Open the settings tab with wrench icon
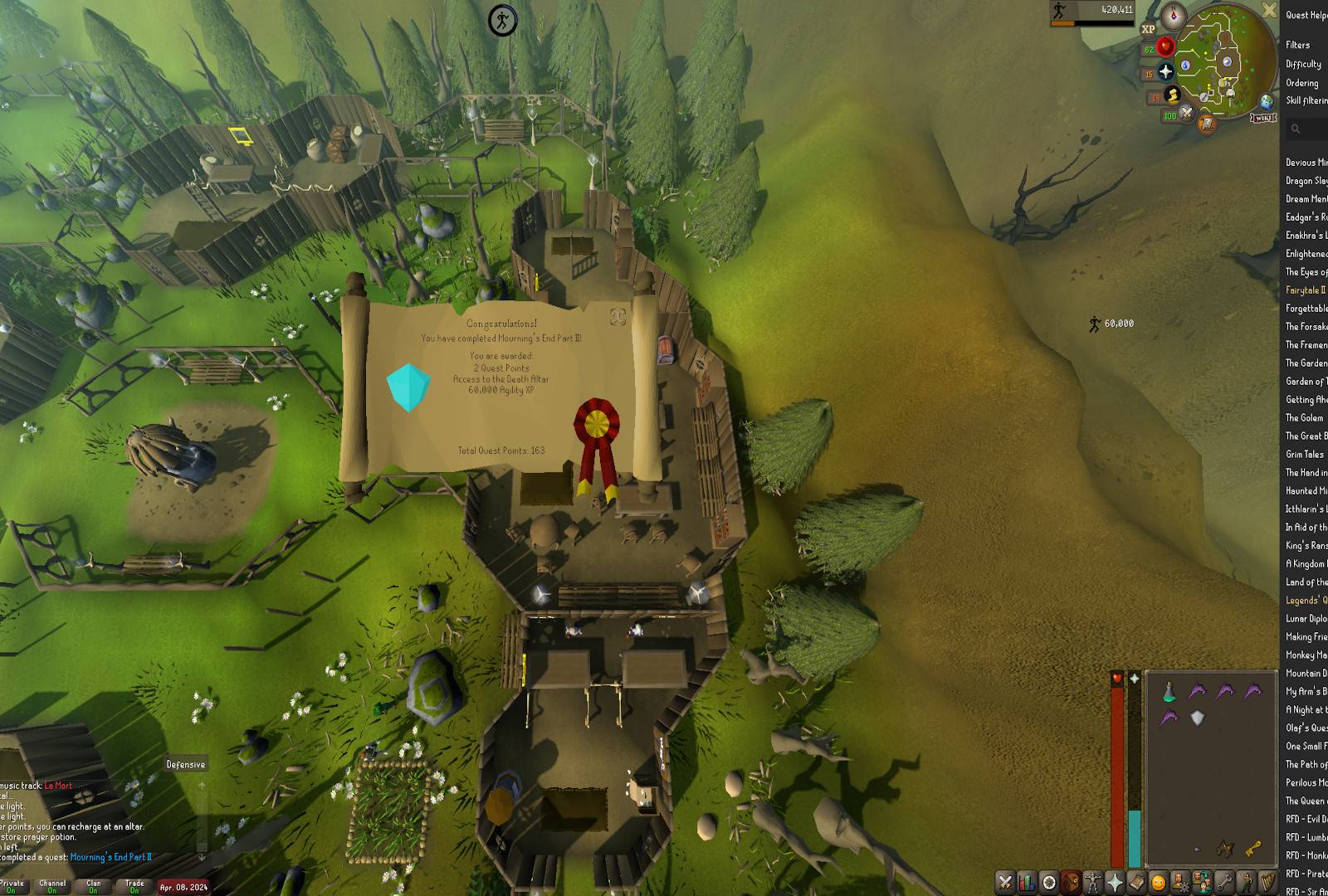Image resolution: width=1328 pixels, height=896 pixels. 1223,882
